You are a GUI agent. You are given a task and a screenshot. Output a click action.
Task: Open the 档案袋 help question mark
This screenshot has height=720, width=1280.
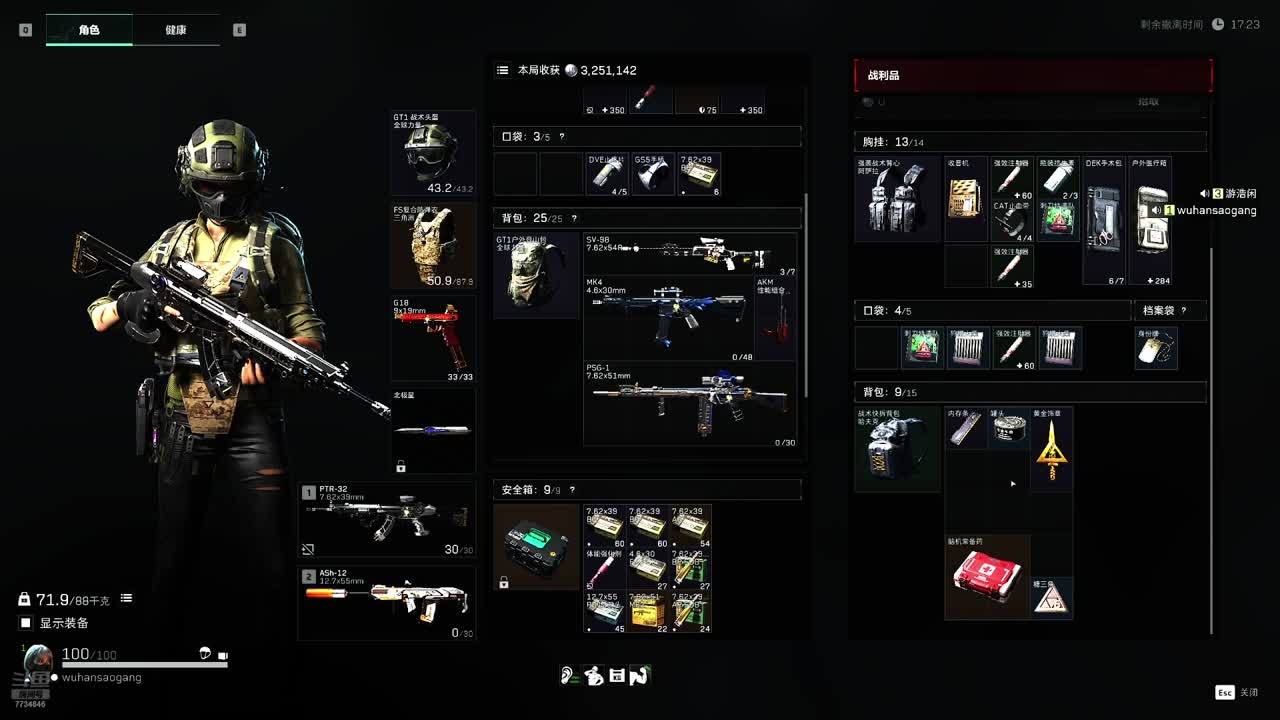point(1184,311)
